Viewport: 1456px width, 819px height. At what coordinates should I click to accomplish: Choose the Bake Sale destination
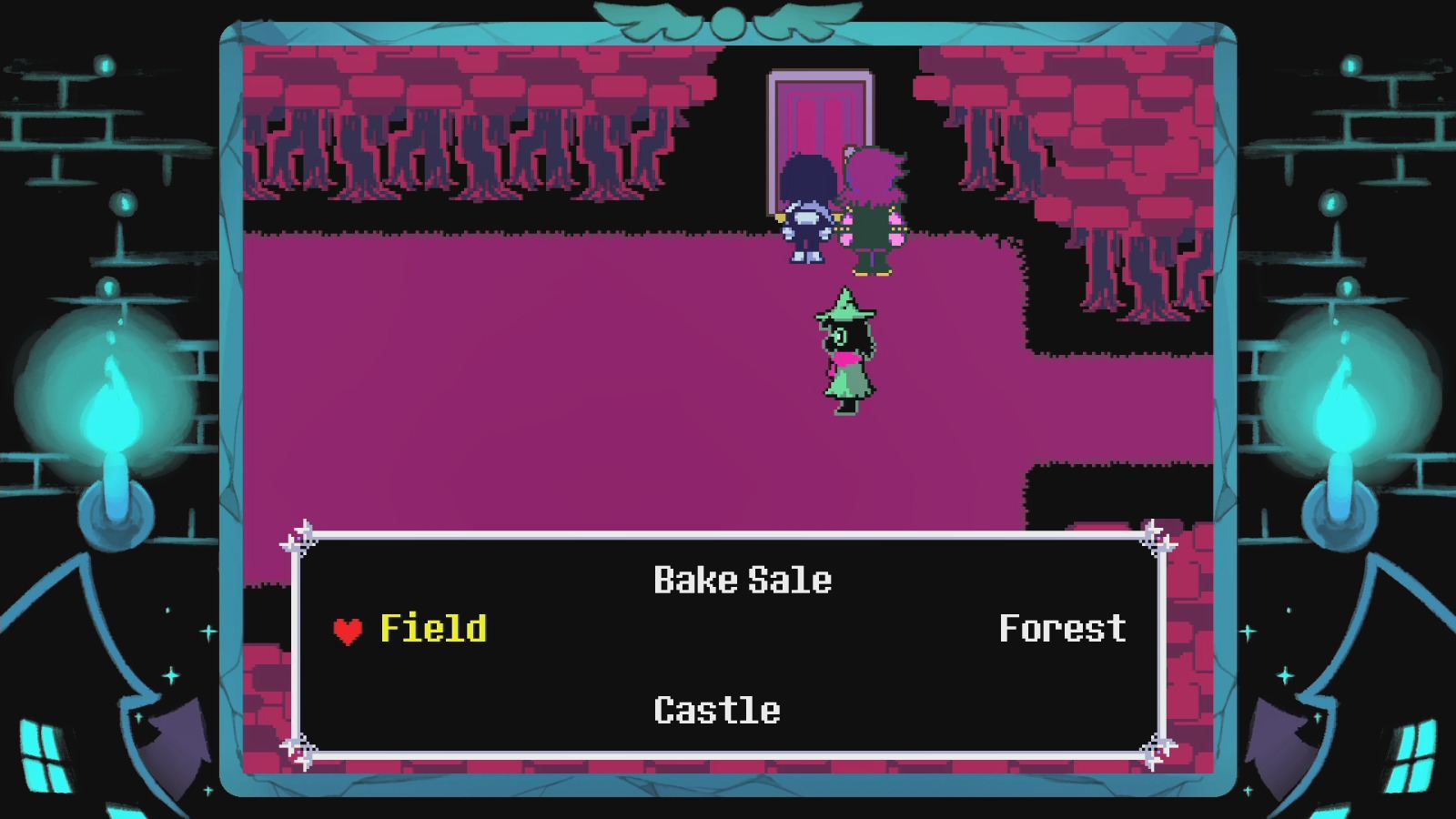(743, 579)
